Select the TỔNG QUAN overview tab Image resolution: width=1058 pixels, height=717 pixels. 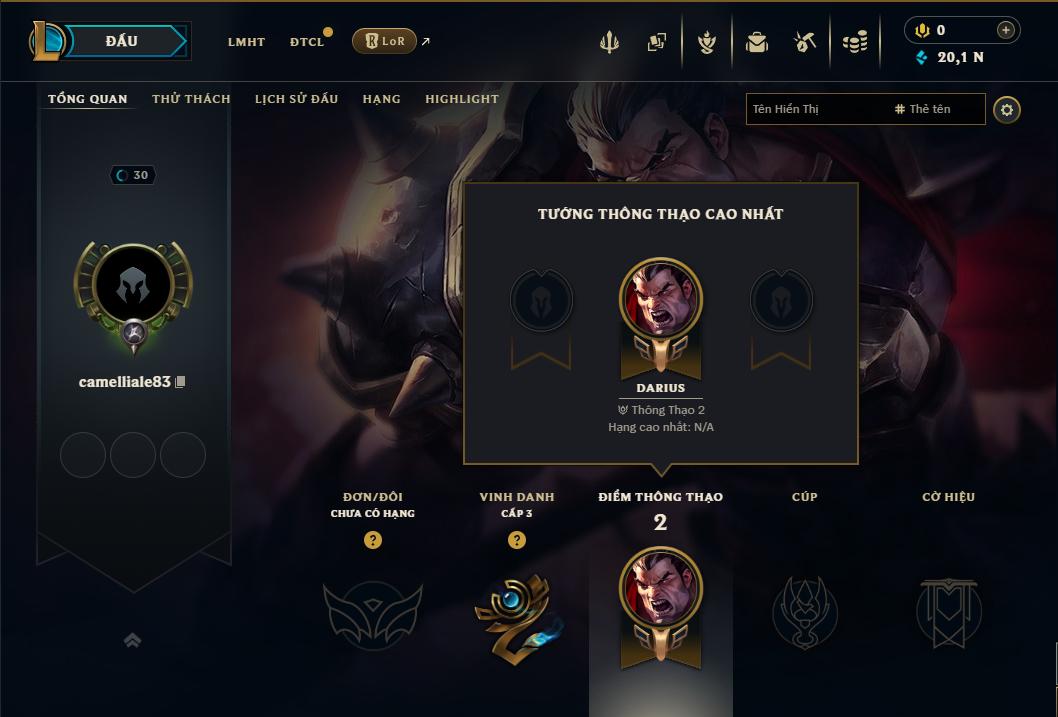(x=88, y=99)
